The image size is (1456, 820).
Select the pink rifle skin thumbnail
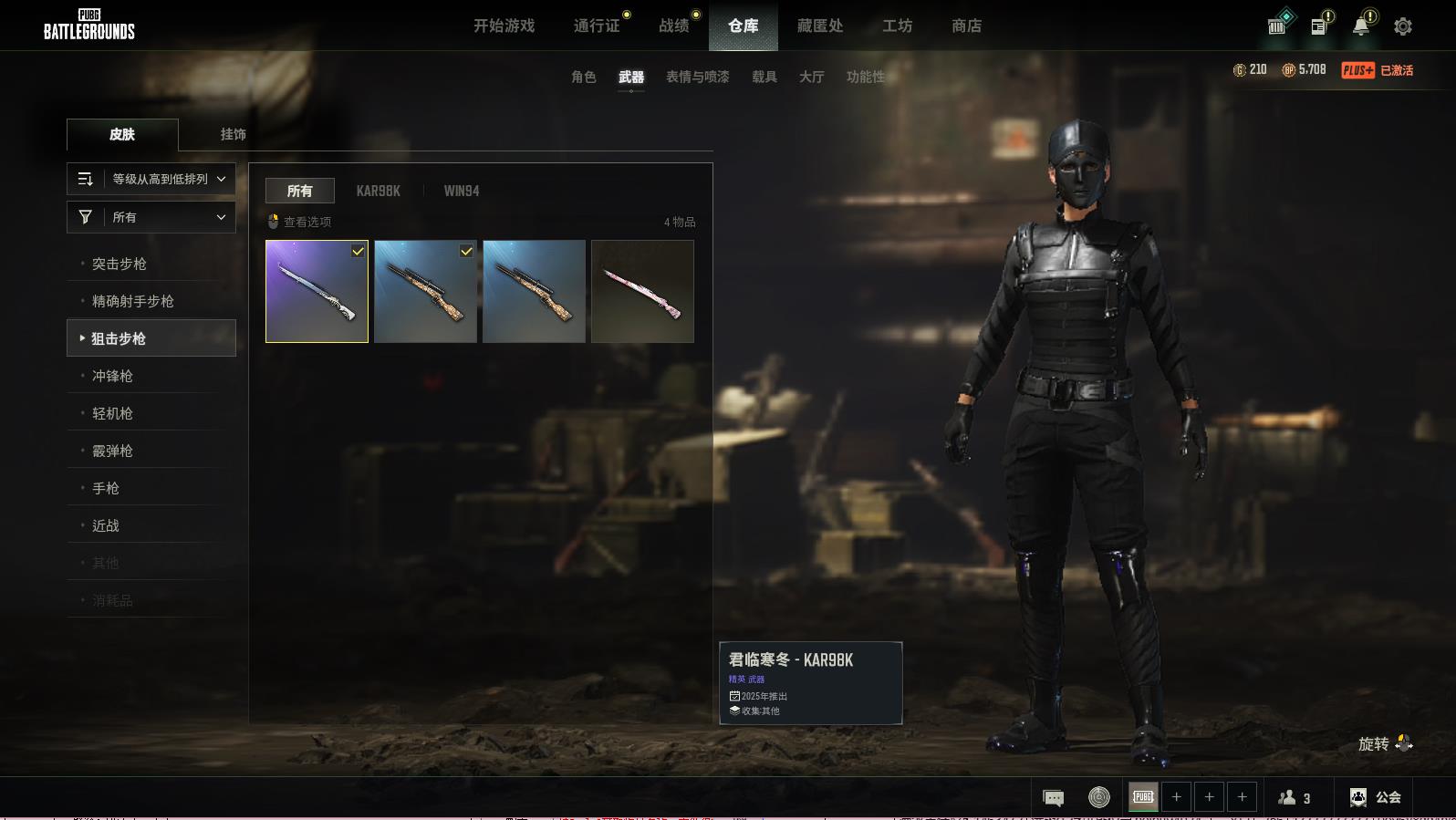click(642, 292)
